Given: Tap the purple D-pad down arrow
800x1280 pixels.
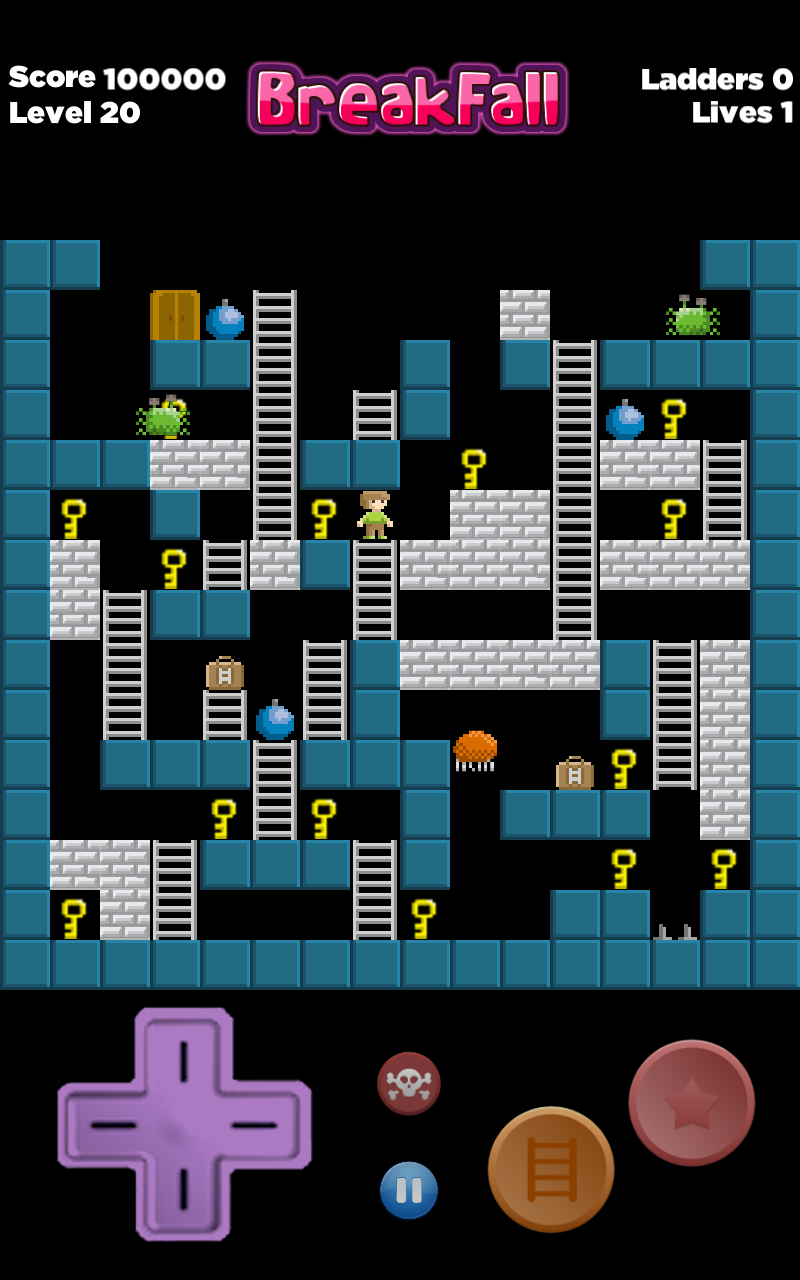Looking at the screenshot, I should point(184,1192).
